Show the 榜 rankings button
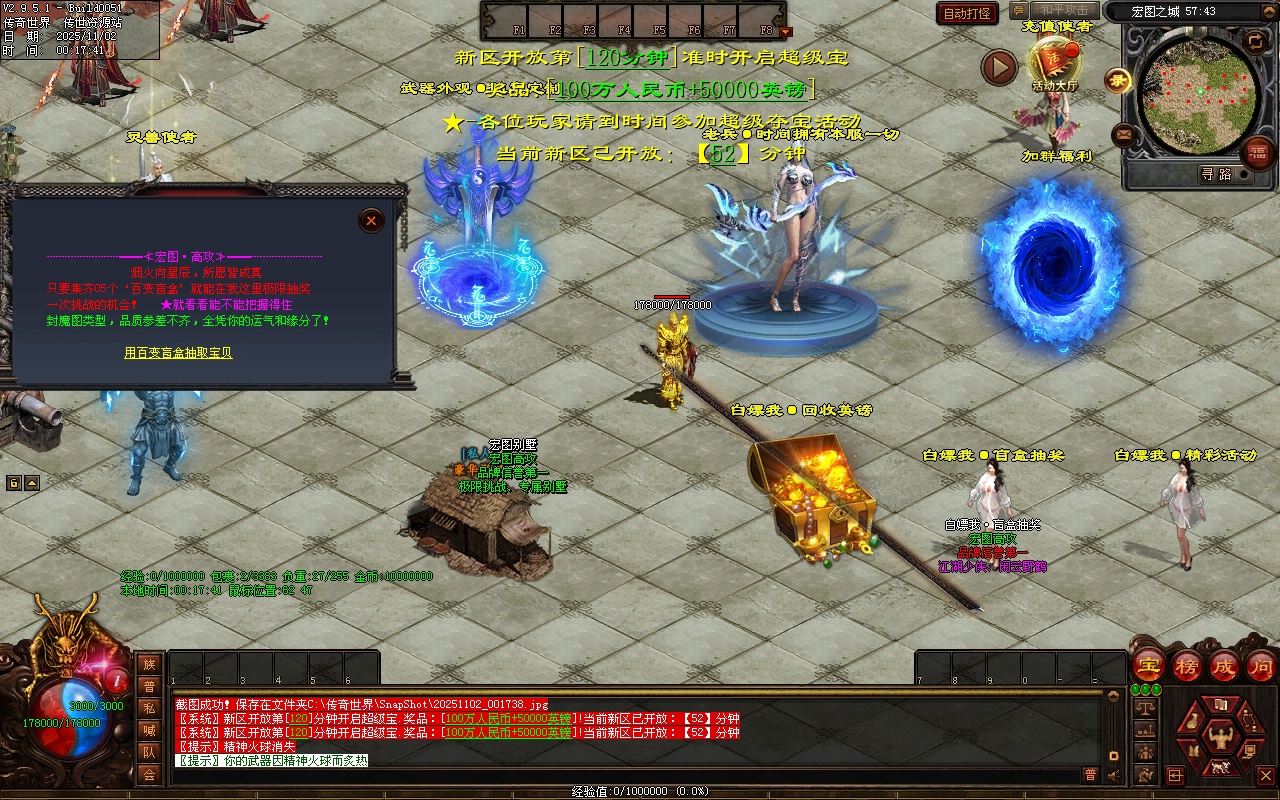 click(1186, 665)
